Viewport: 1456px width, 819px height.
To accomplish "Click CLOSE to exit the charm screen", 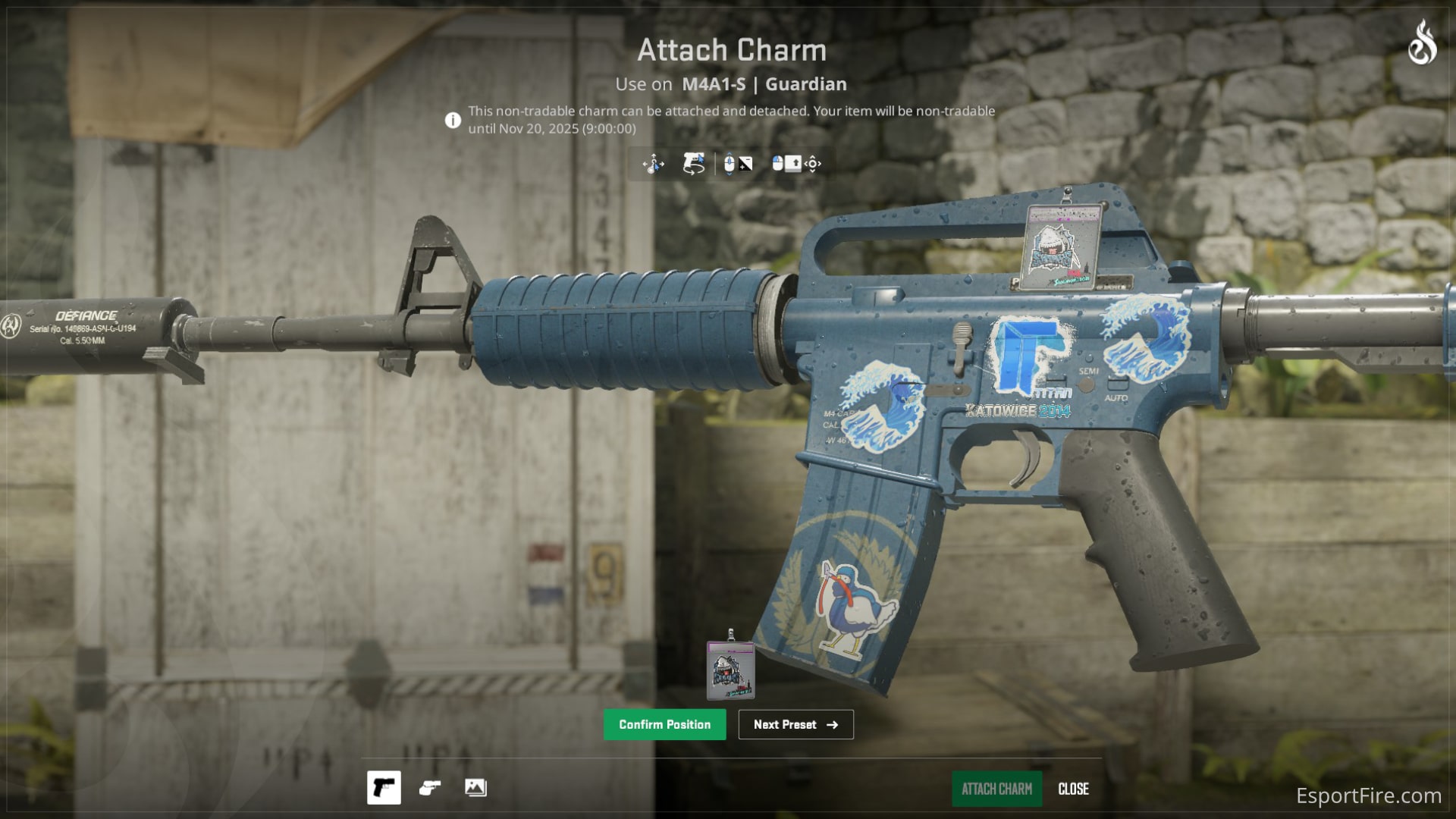I will pos(1073,789).
